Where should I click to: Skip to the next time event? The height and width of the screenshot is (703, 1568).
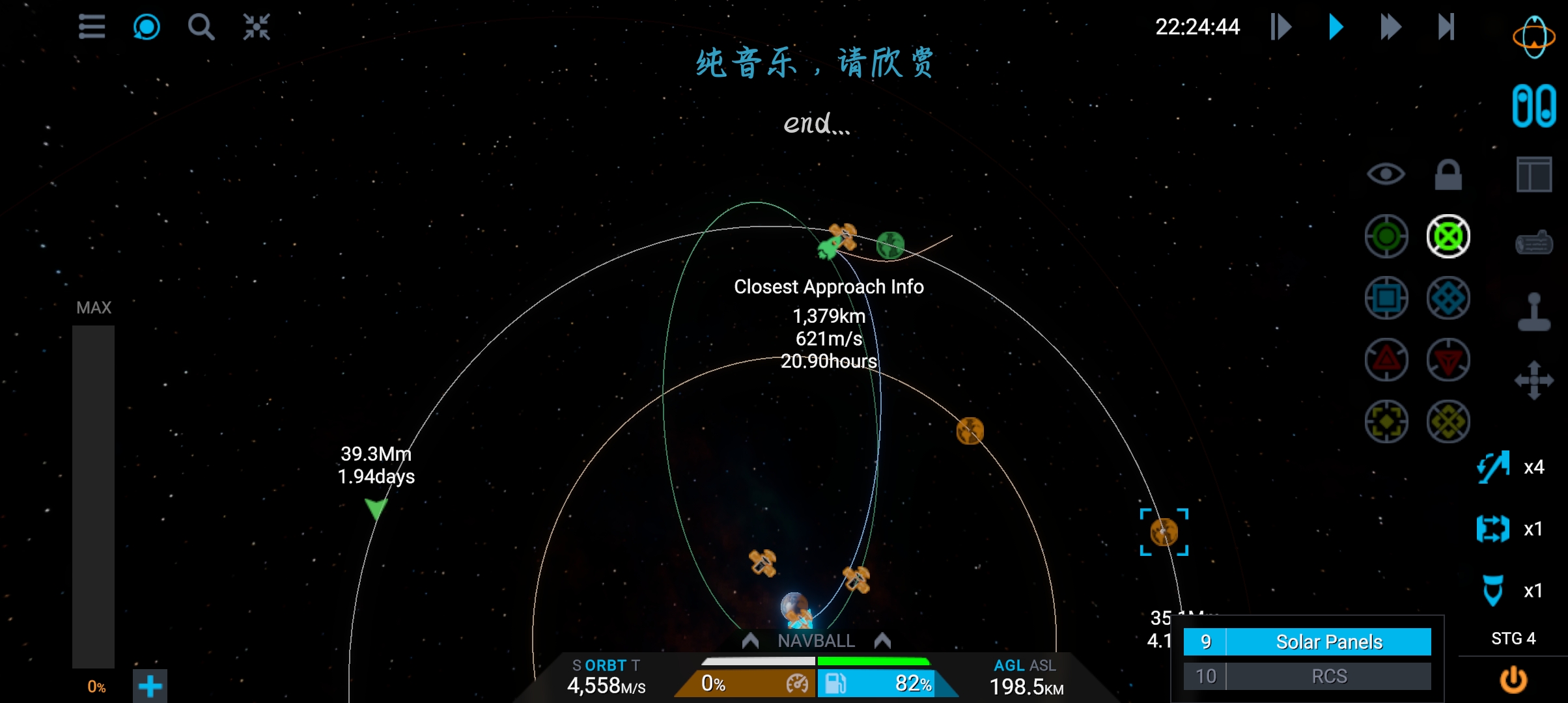point(1446,27)
